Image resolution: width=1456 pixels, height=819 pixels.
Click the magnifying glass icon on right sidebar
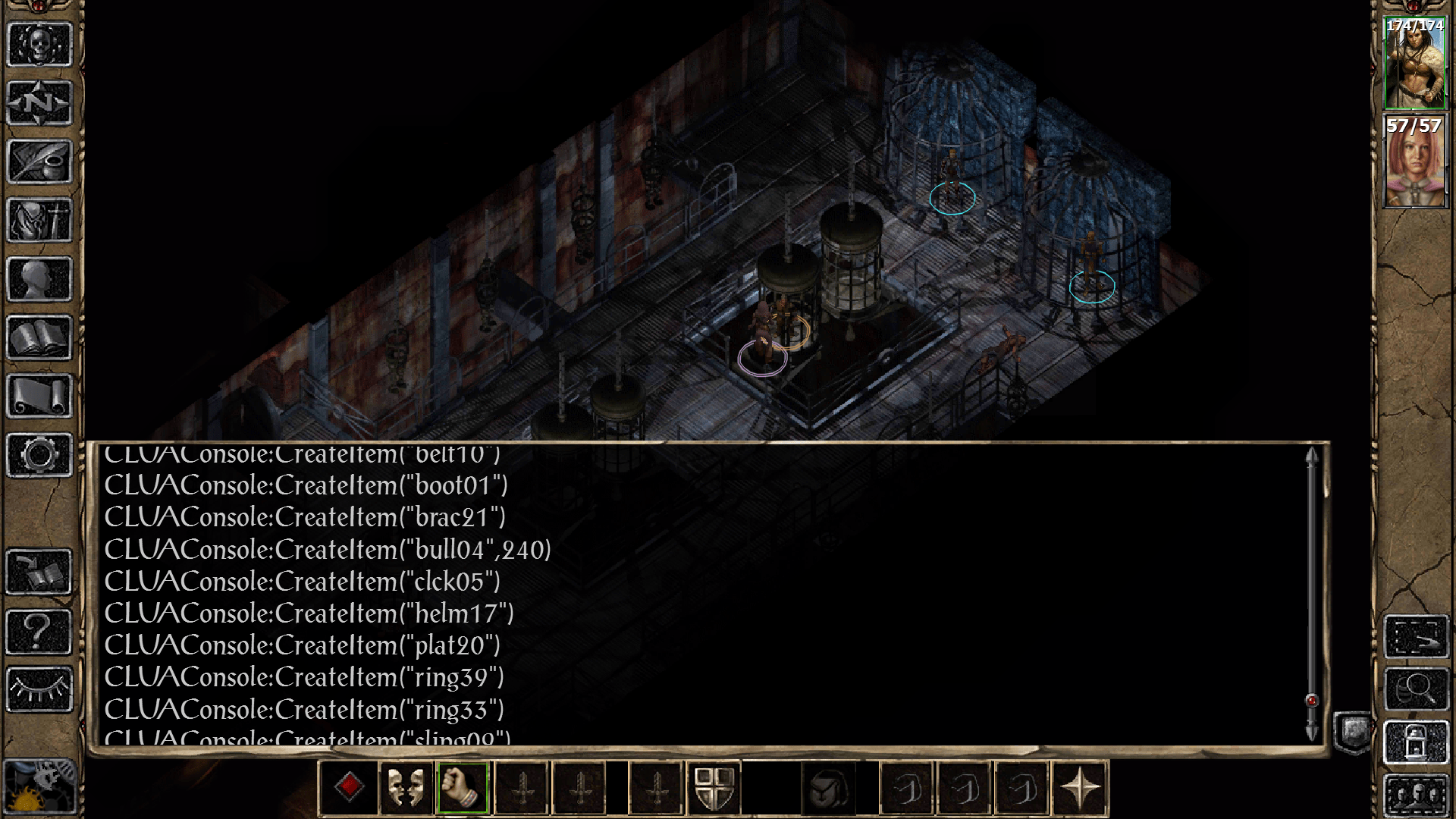pyautogui.click(x=1416, y=689)
